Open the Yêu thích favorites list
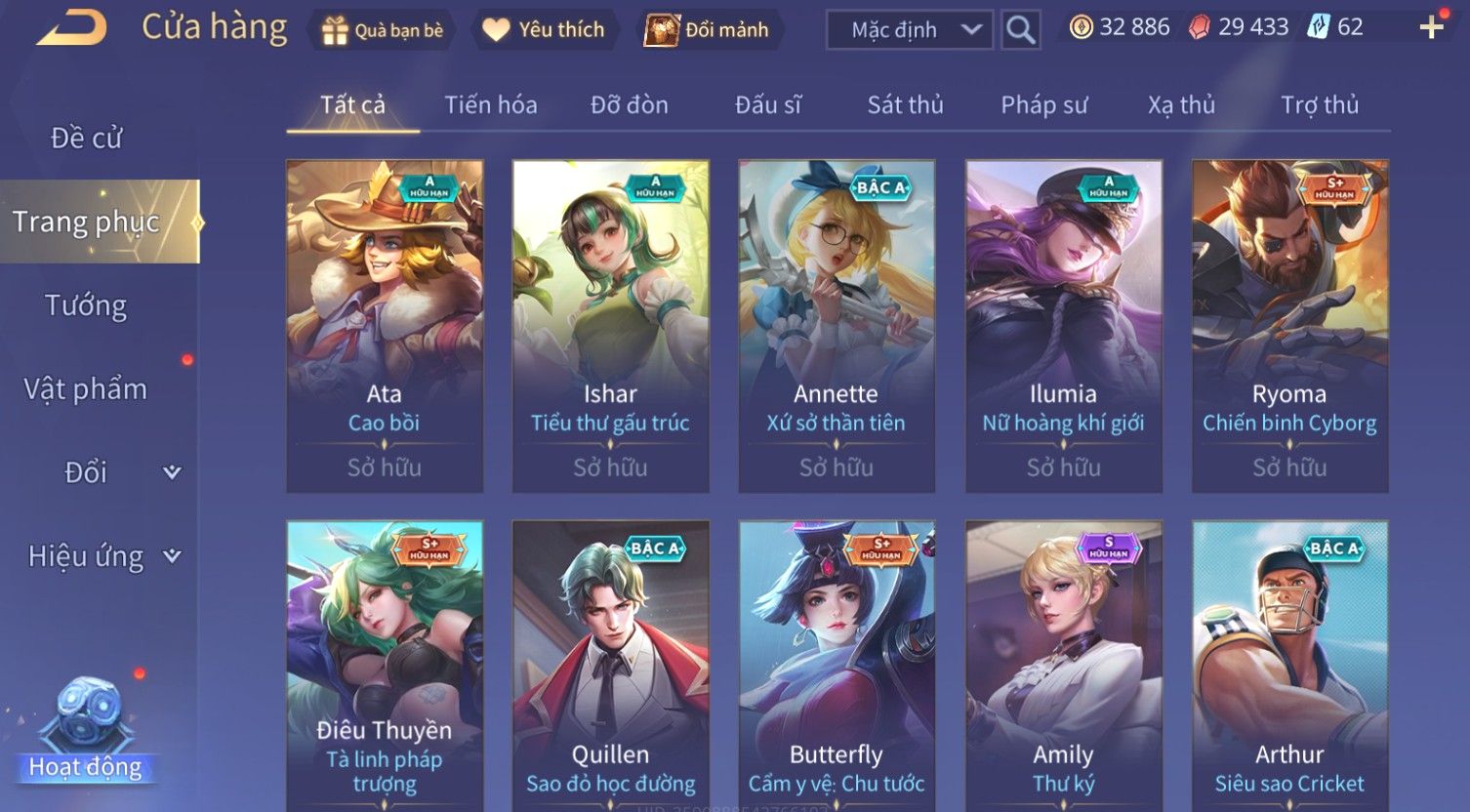This screenshot has width=1470, height=812. (543, 30)
